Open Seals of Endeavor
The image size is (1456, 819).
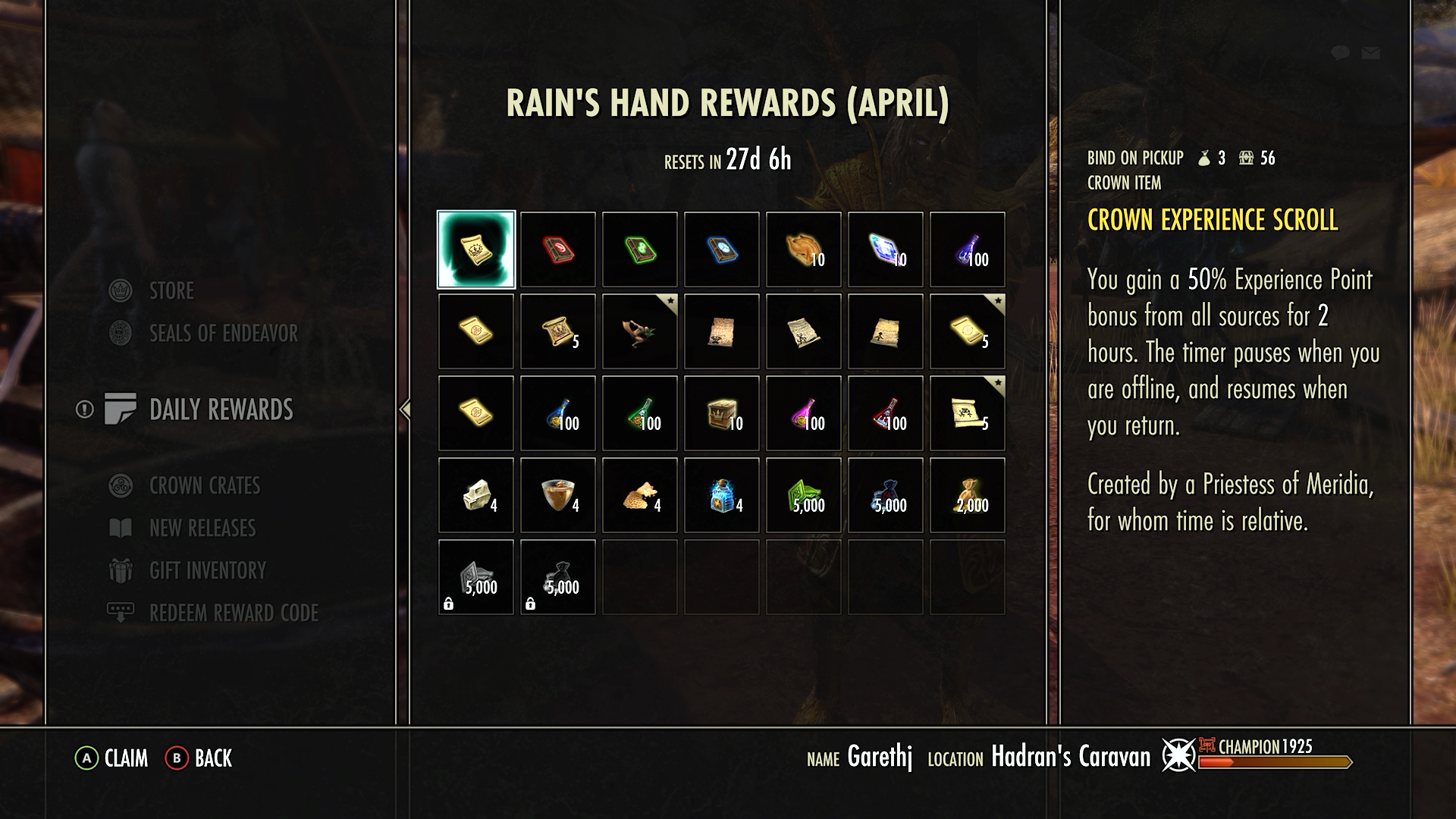tap(223, 333)
